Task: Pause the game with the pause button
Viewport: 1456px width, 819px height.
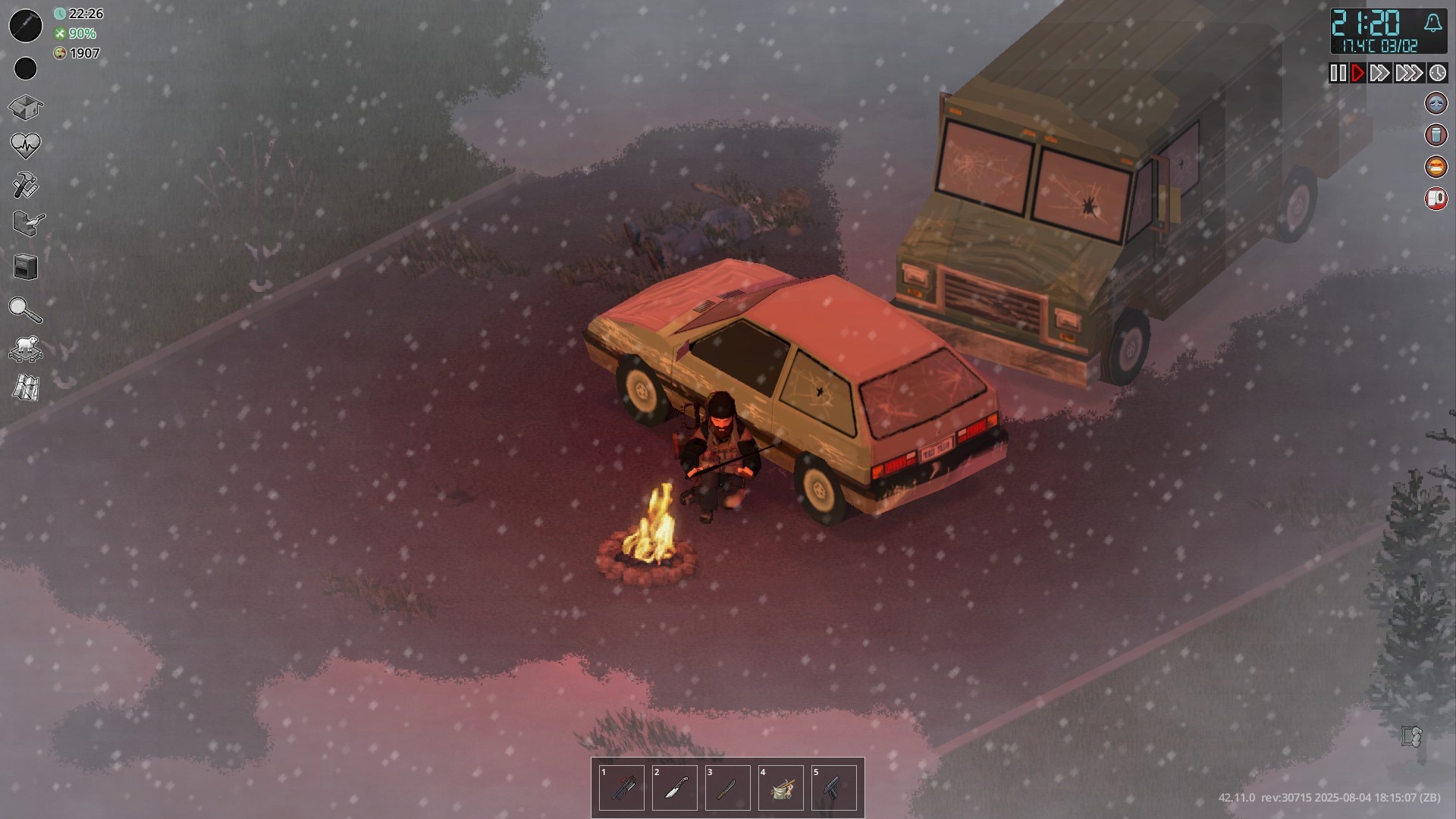Action: coord(1338,73)
